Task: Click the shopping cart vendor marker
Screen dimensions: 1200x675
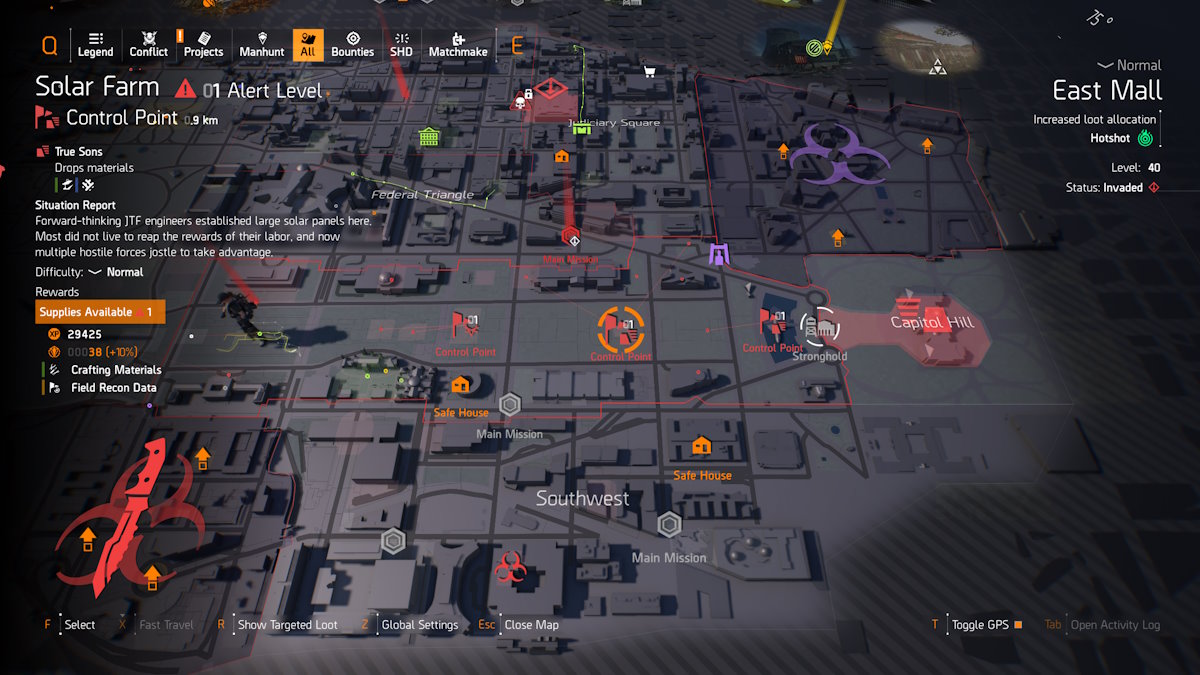Action: (650, 71)
